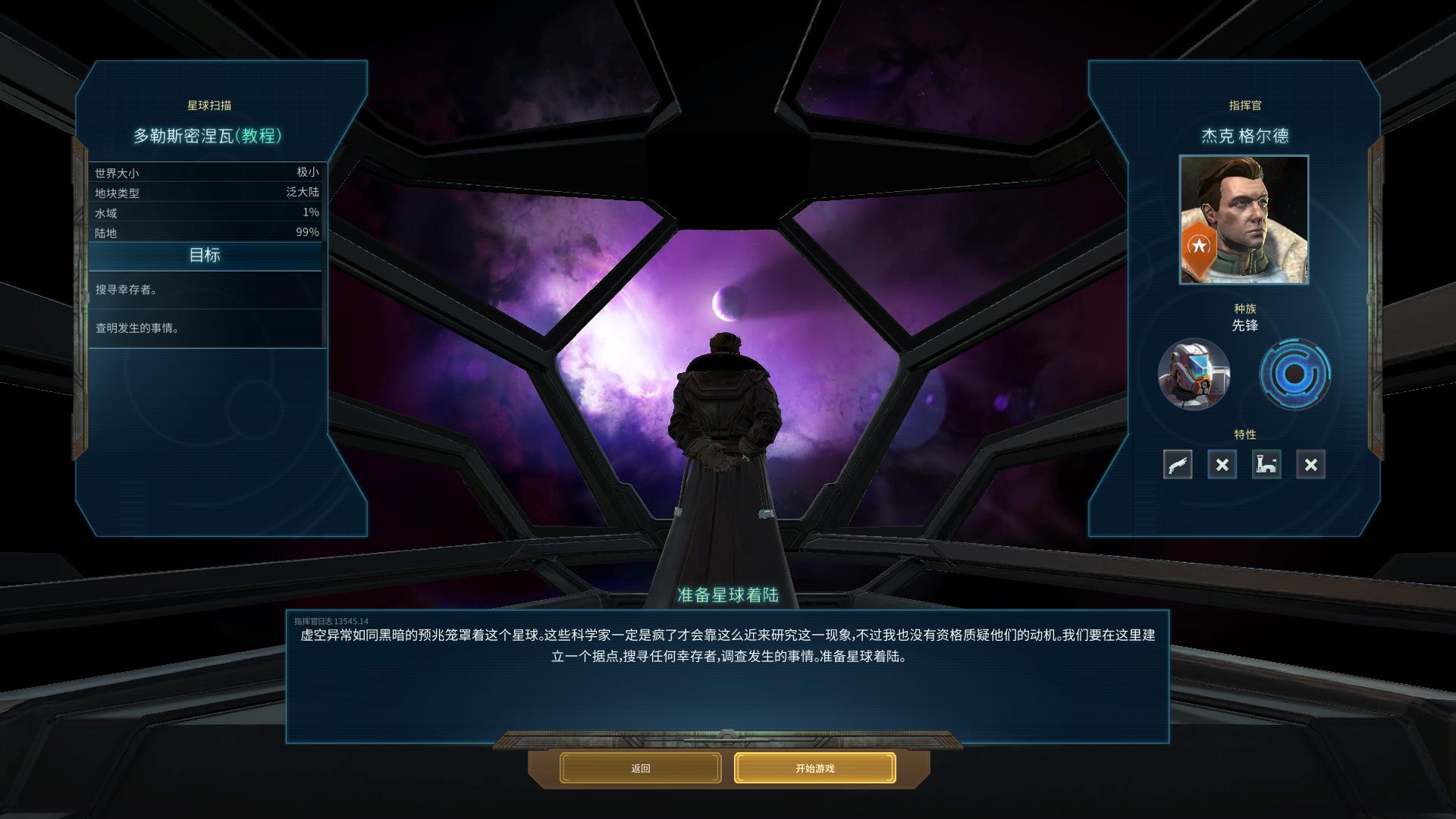Go back with the 返回 button
The width and height of the screenshot is (1456, 819).
[x=640, y=768]
